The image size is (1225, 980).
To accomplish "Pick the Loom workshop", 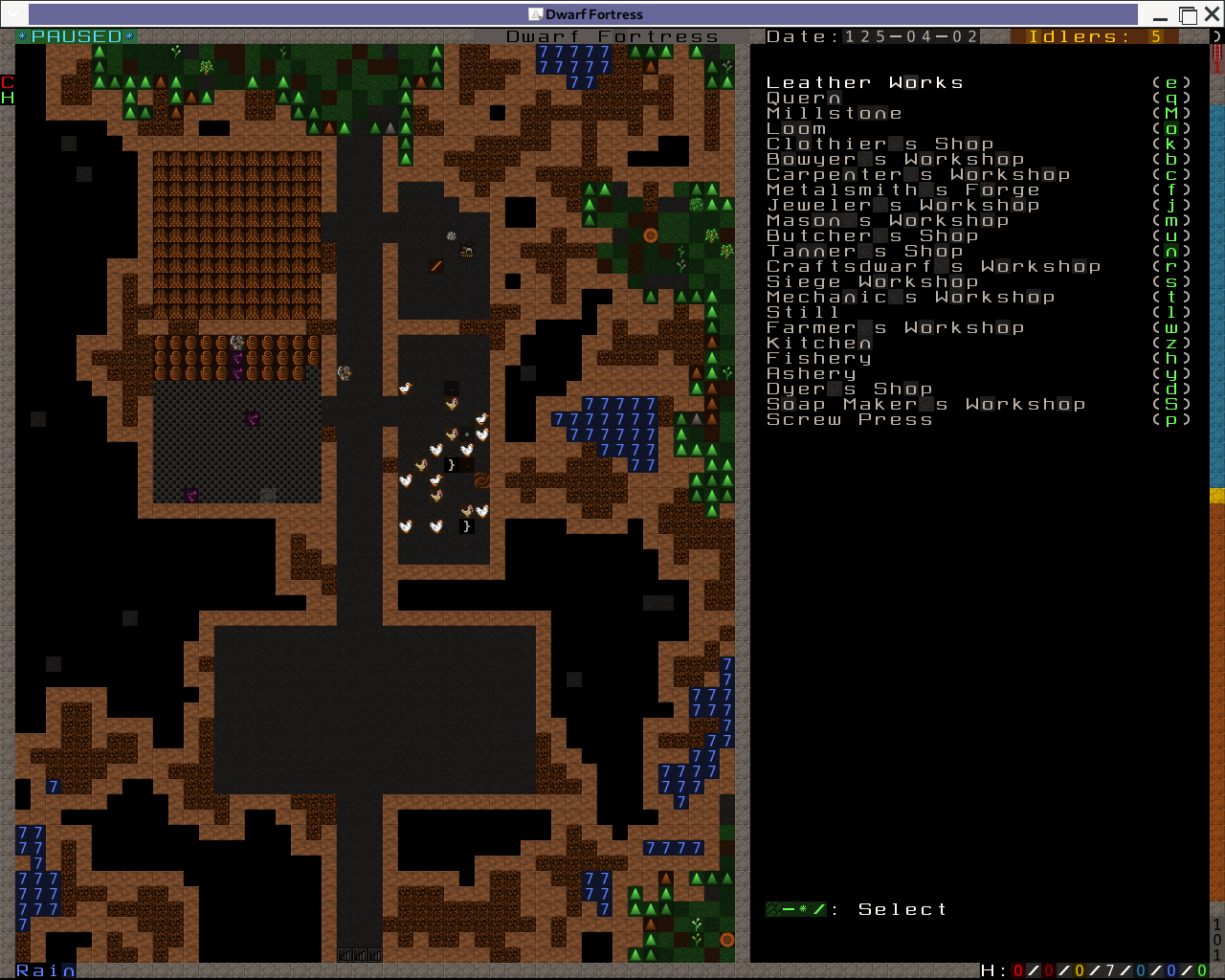I will (796, 129).
